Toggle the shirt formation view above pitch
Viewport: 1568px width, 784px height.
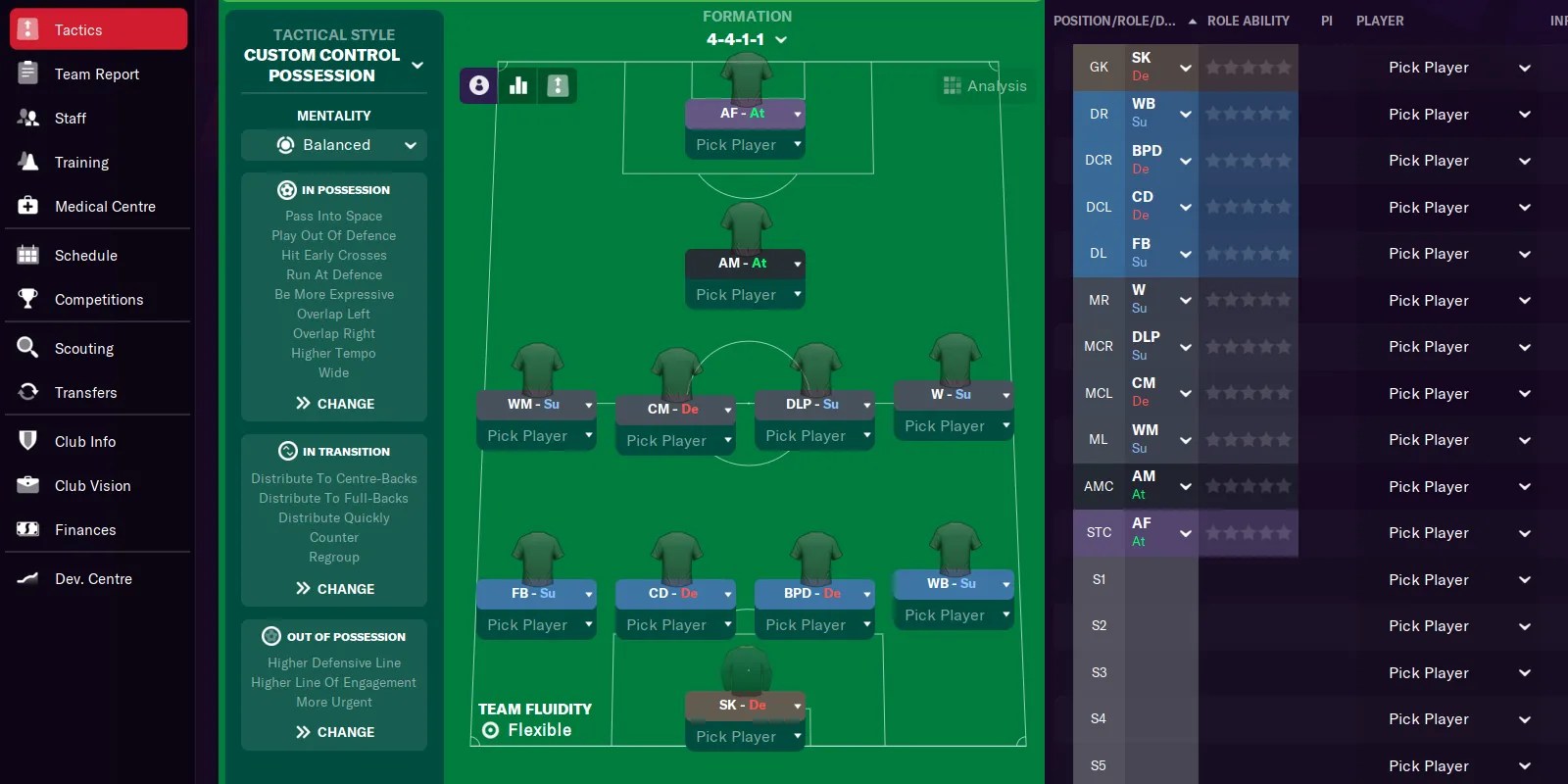point(558,85)
